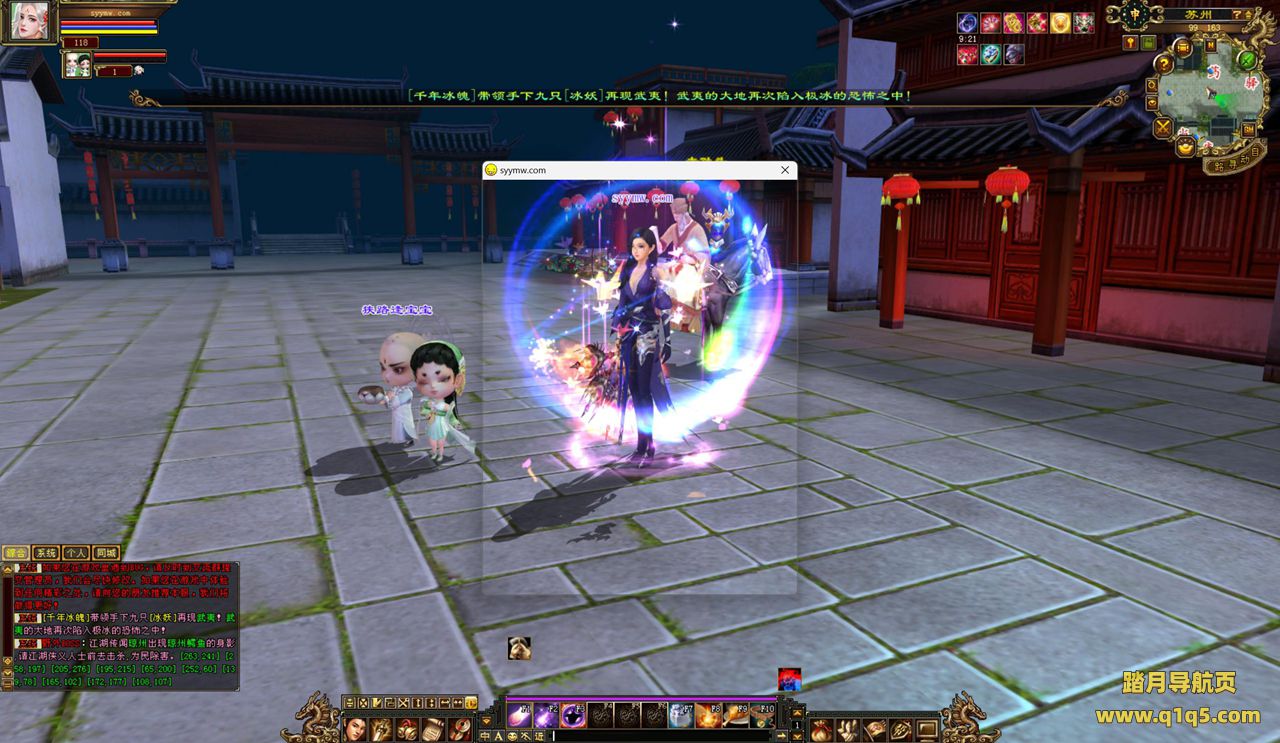Use the F9 roast drumstick item

[735, 714]
